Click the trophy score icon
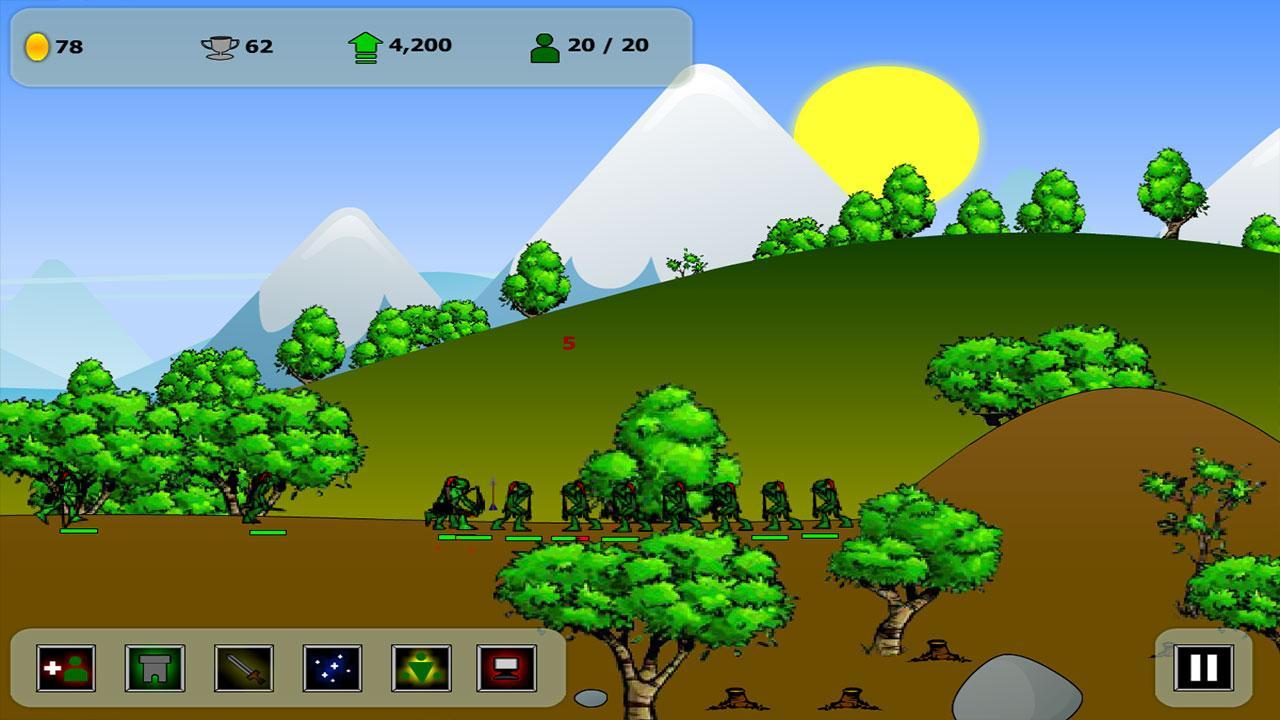1280x720 pixels. coord(219,44)
